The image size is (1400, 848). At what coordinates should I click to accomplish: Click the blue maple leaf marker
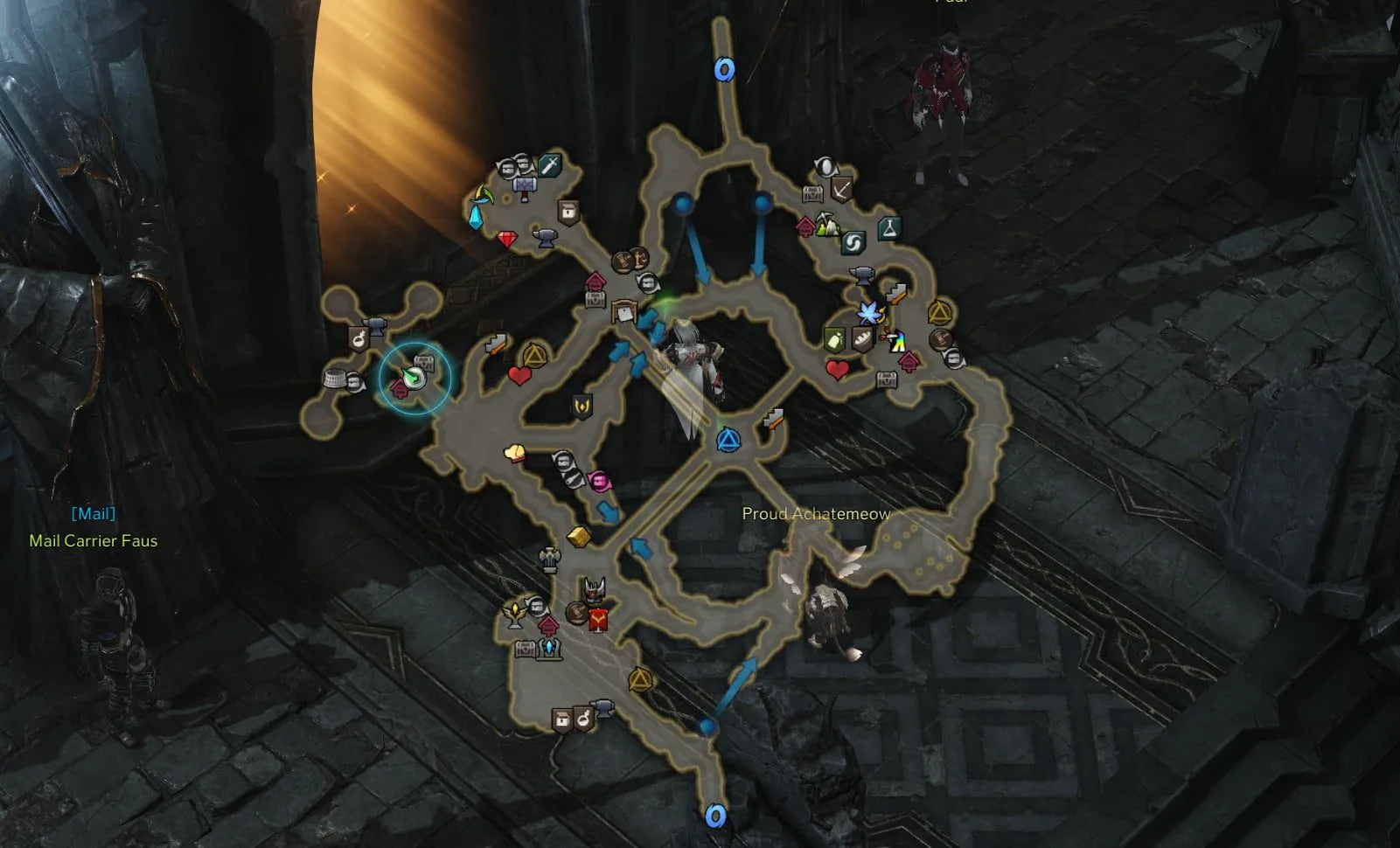(868, 312)
